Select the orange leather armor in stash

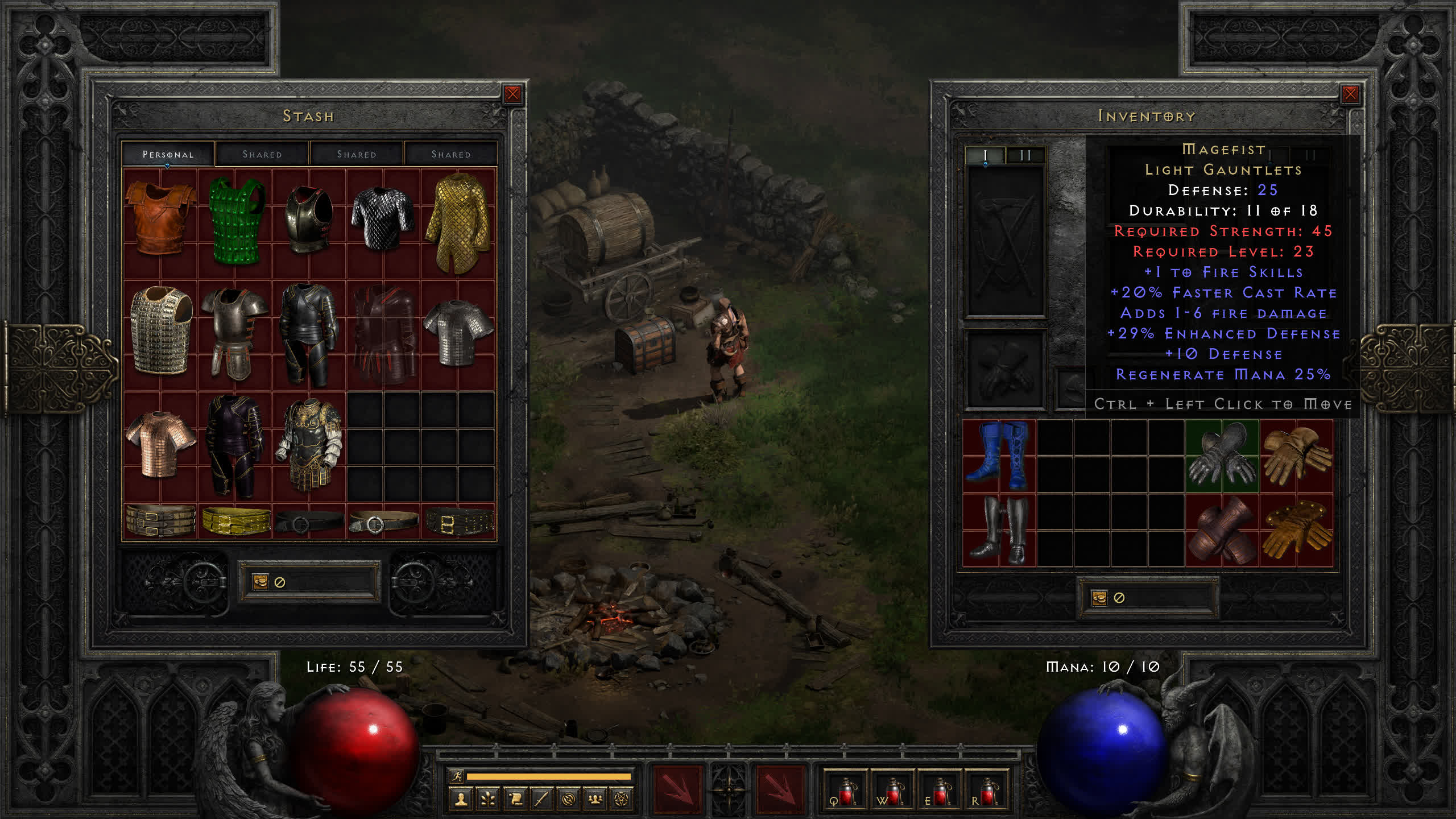tap(160, 219)
